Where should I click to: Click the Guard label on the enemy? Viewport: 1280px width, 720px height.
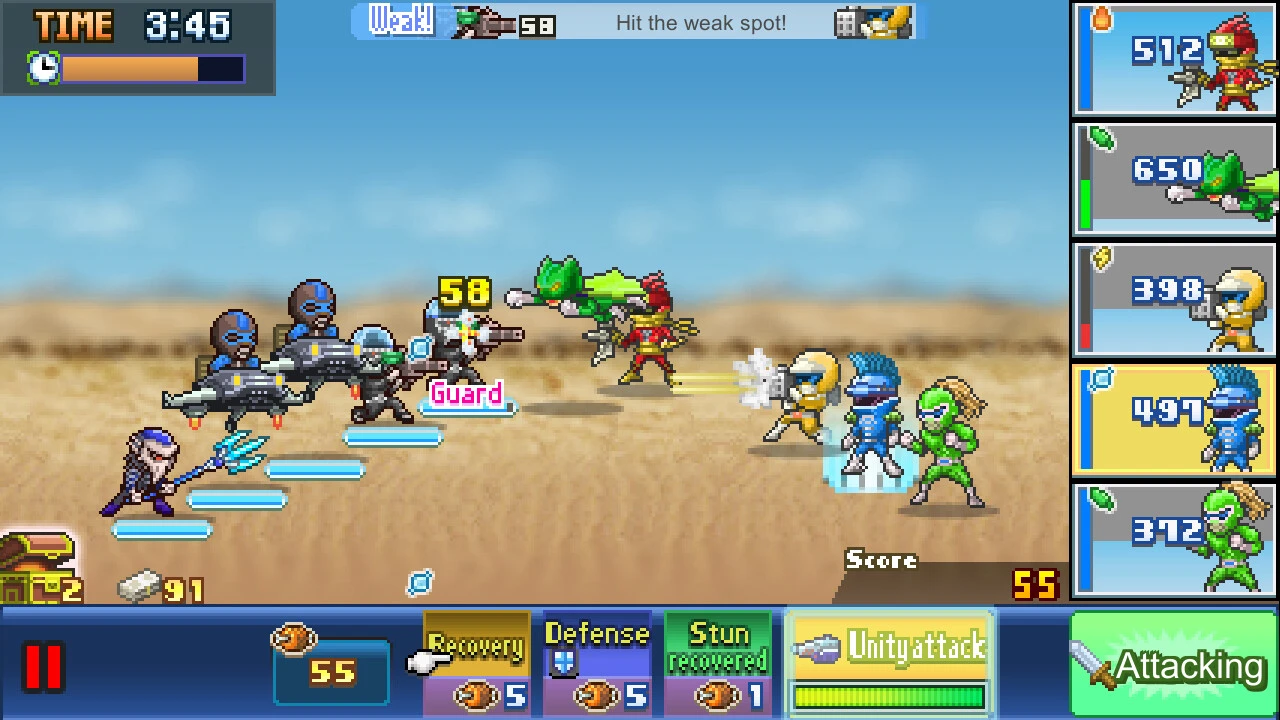pos(466,394)
